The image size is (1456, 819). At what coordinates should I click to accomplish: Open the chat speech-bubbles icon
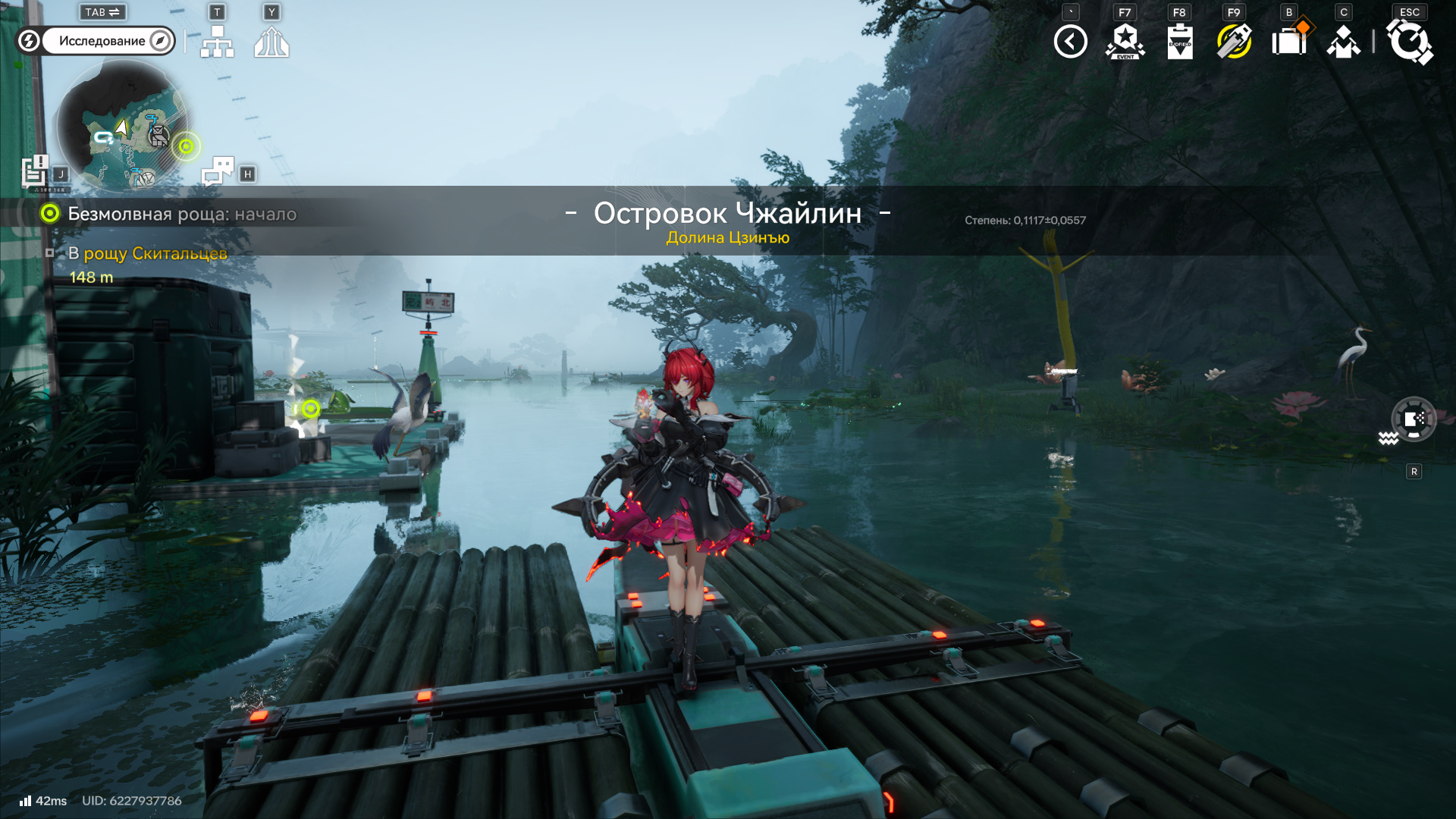click(x=218, y=171)
